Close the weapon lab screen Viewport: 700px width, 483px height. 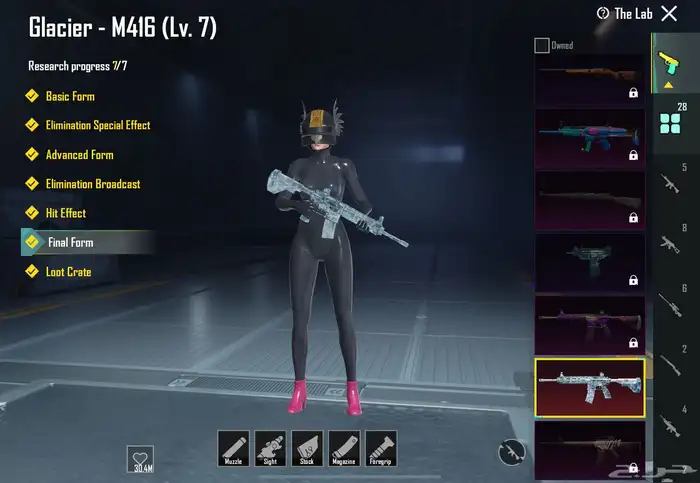point(669,14)
